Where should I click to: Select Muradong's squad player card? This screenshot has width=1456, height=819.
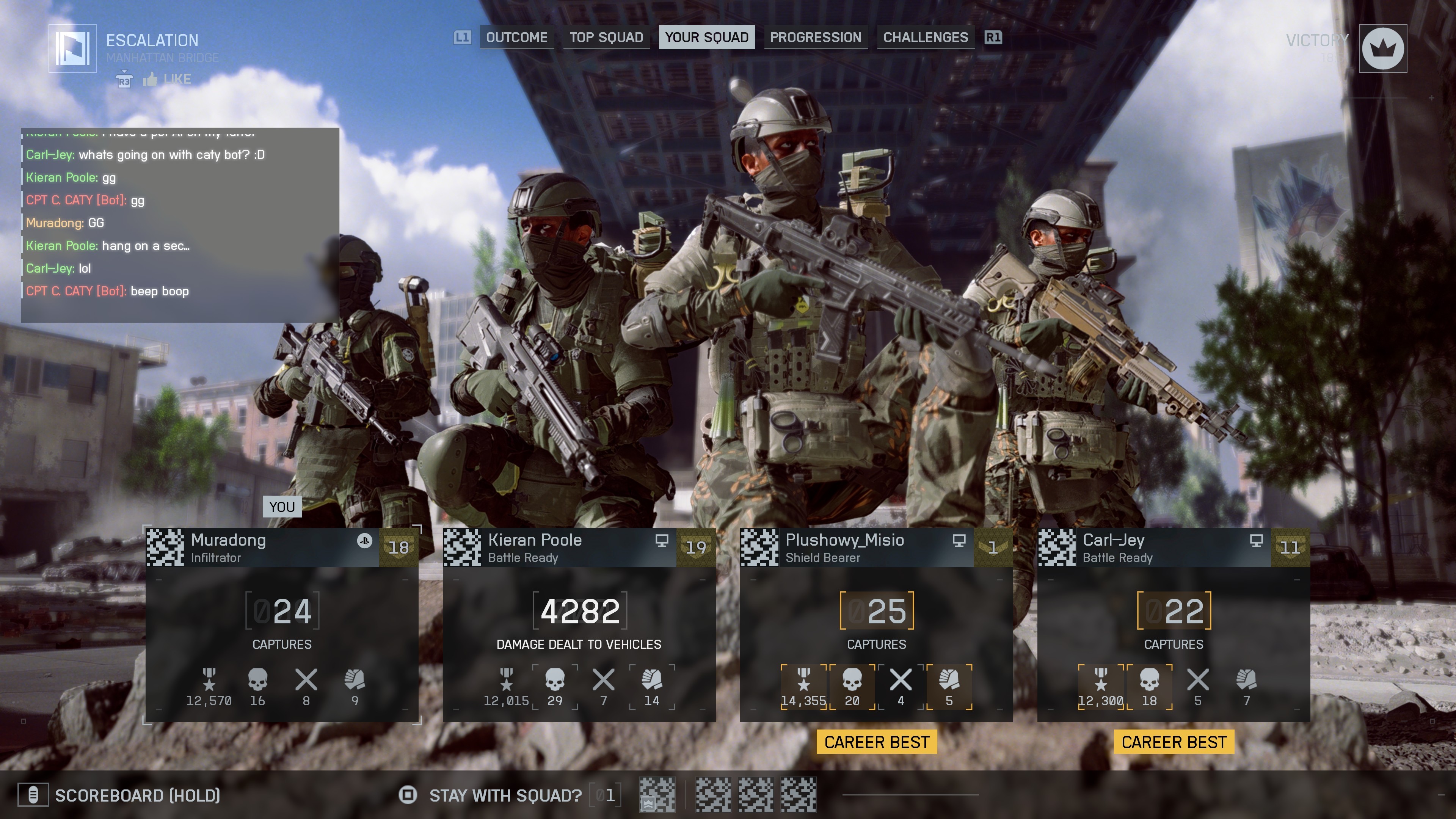tap(282, 624)
